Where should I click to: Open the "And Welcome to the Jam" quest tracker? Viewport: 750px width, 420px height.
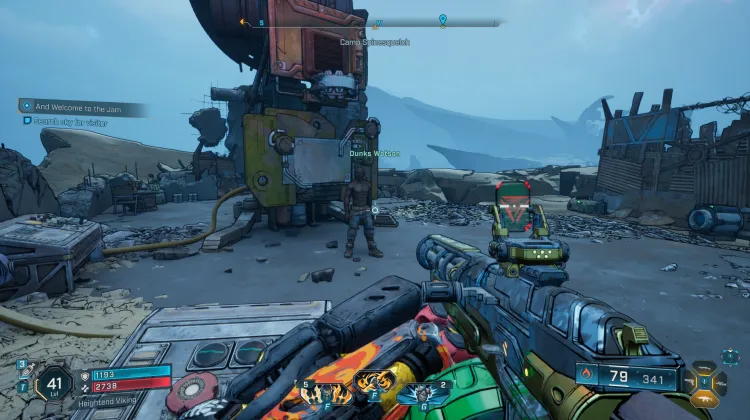pyautogui.click(x=82, y=107)
